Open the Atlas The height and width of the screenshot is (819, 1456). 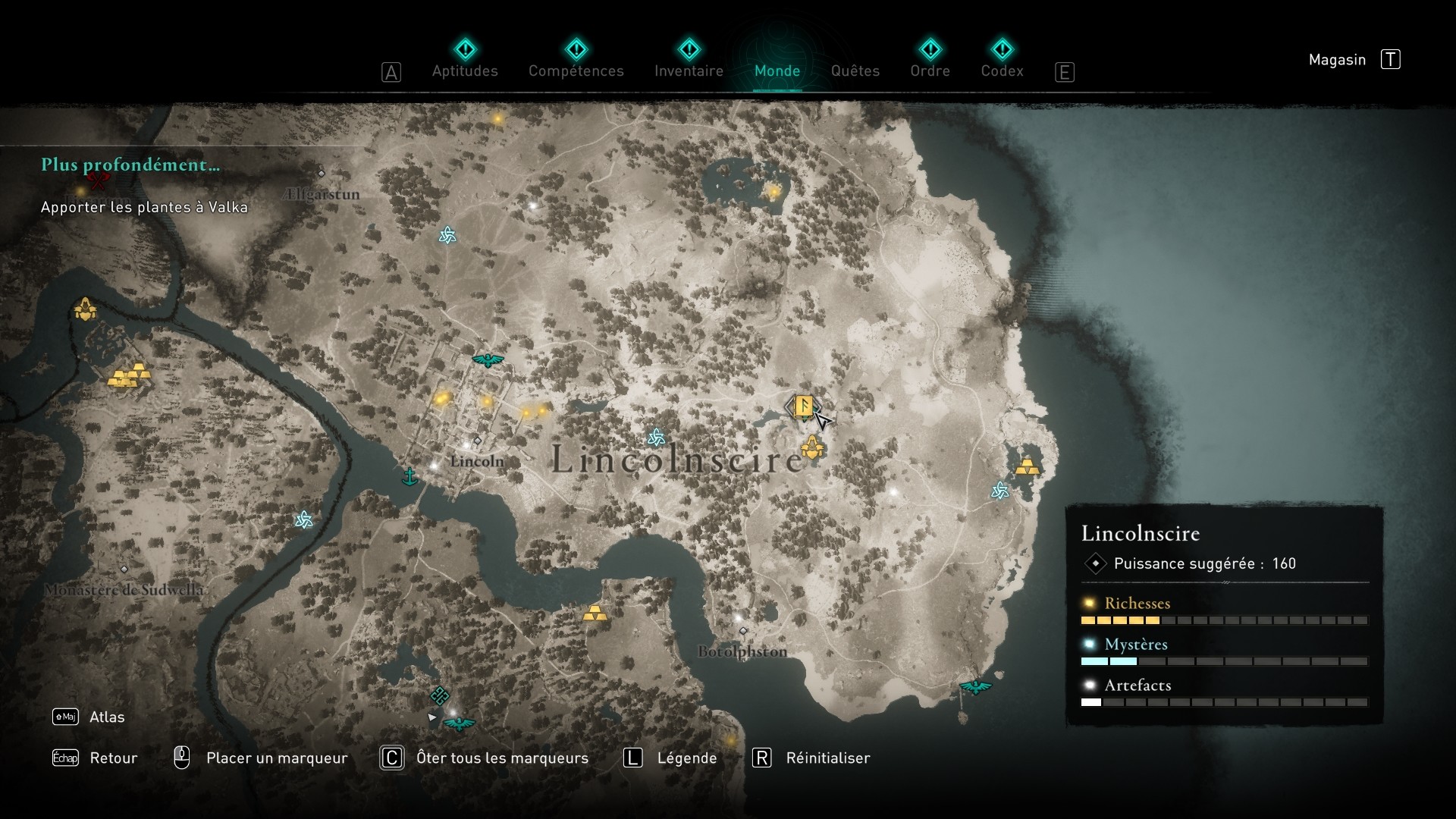106,717
